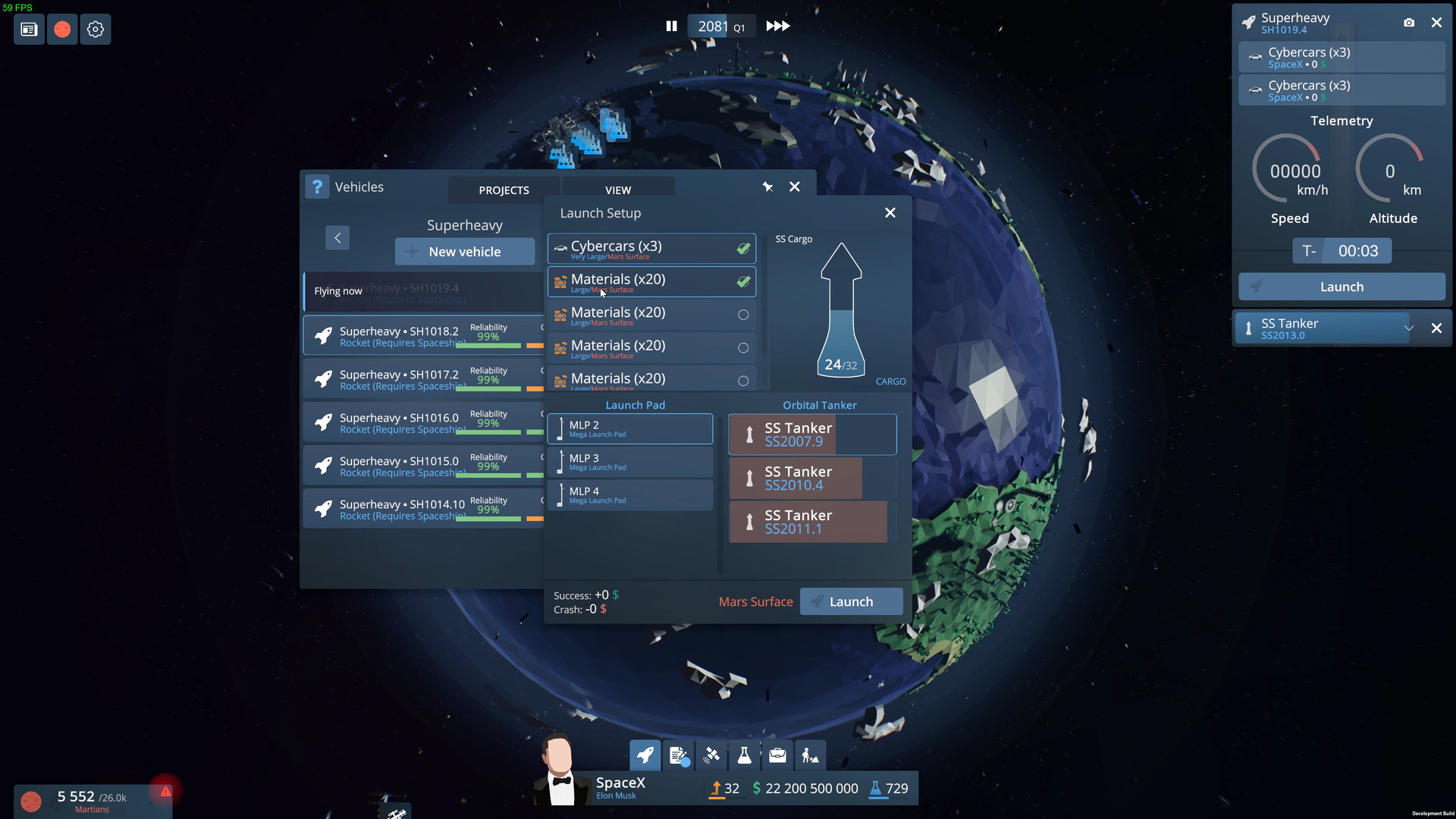Viewport: 1456px width, 819px height.
Task: Click the pin icon on the Vehicles panel
Action: 767,187
